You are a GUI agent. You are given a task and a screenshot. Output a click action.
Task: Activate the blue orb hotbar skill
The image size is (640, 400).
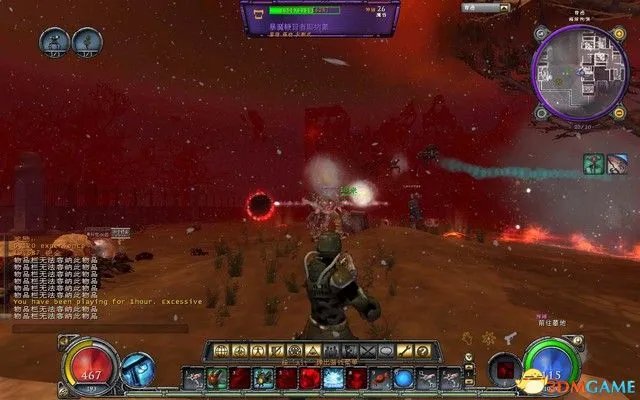[402, 378]
